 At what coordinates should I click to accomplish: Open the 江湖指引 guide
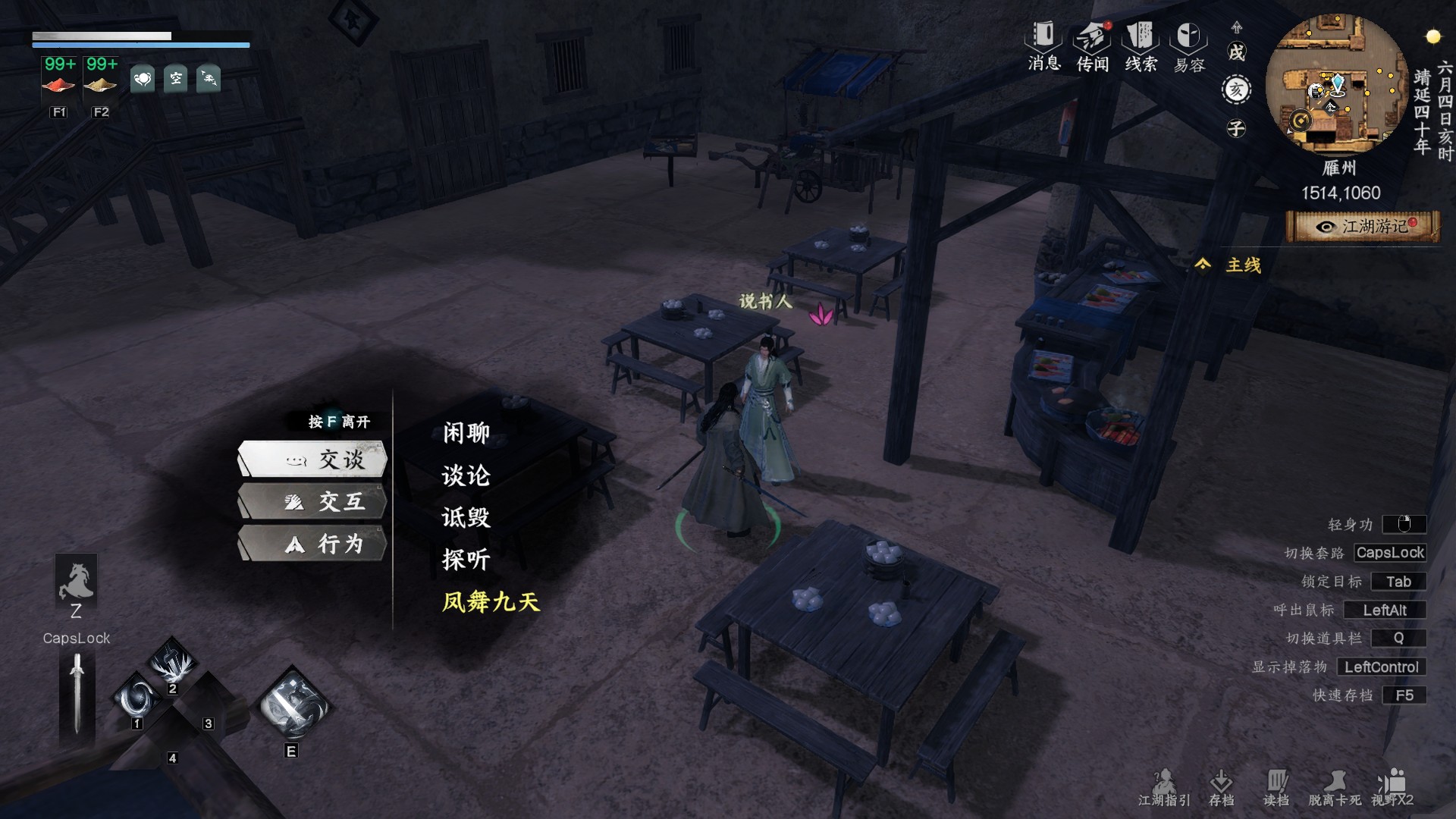1164,787
